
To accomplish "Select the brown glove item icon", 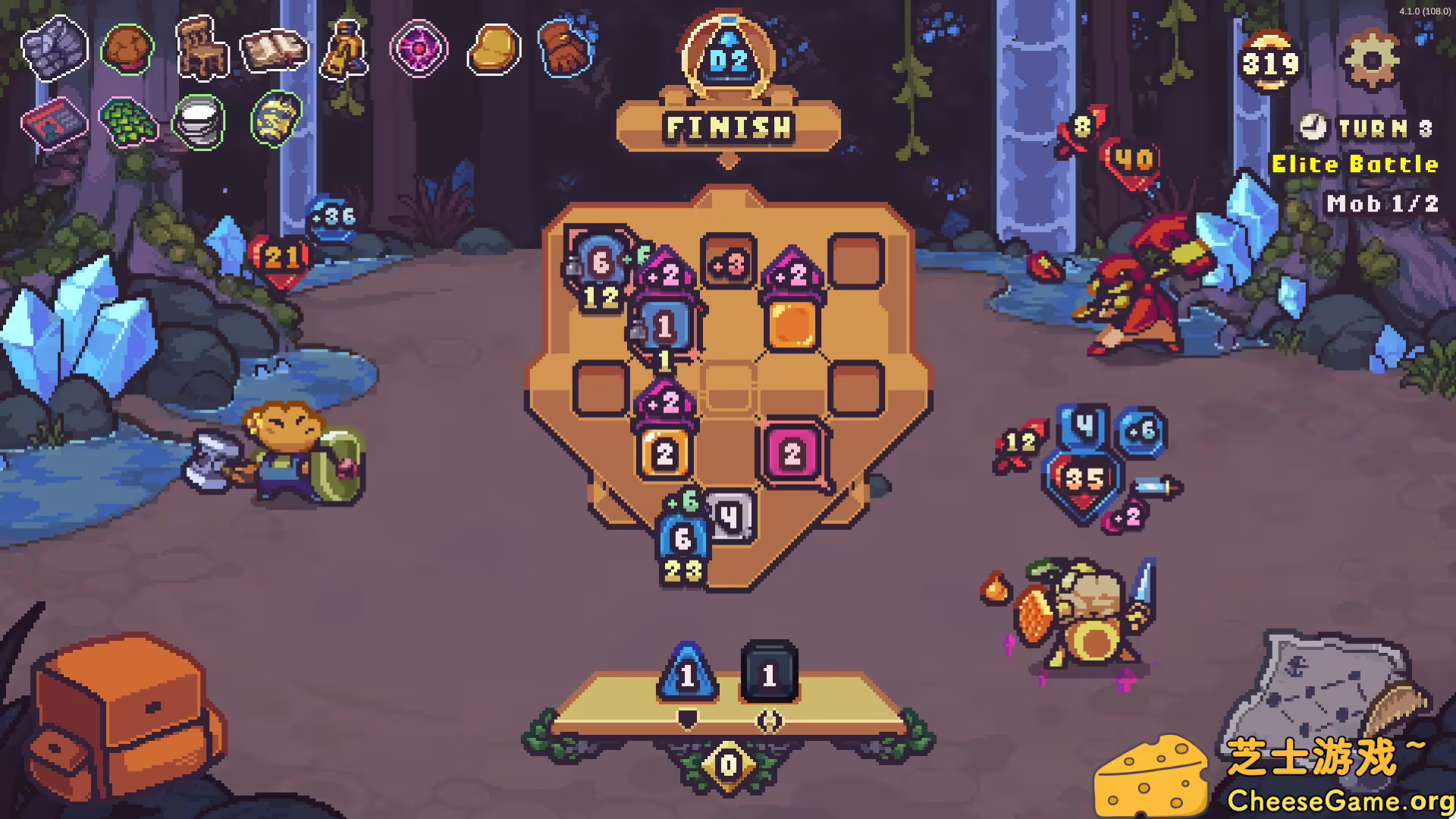I will point(564,47).
